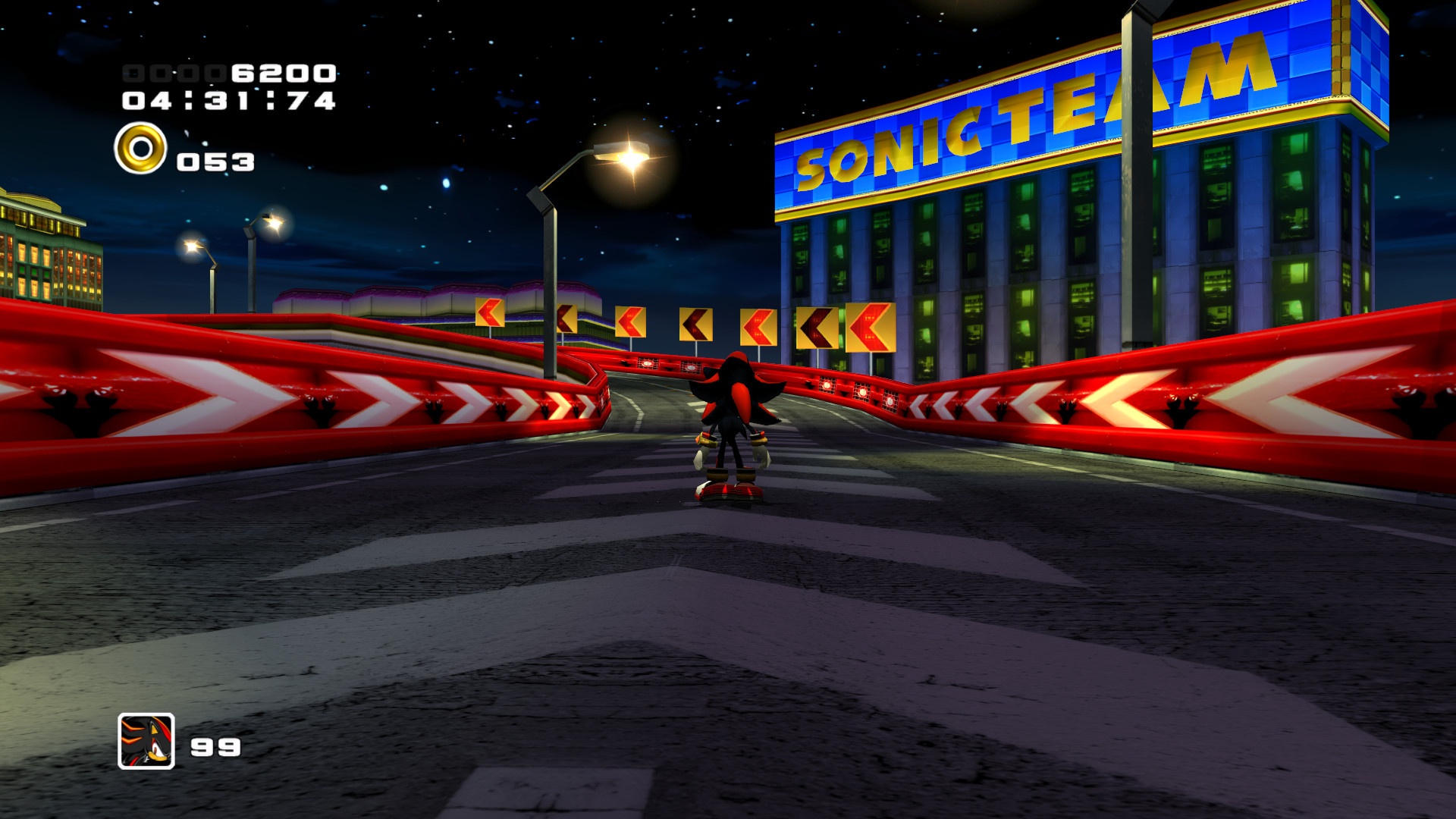Select the timer reading 04:31:74

[227, 99]
